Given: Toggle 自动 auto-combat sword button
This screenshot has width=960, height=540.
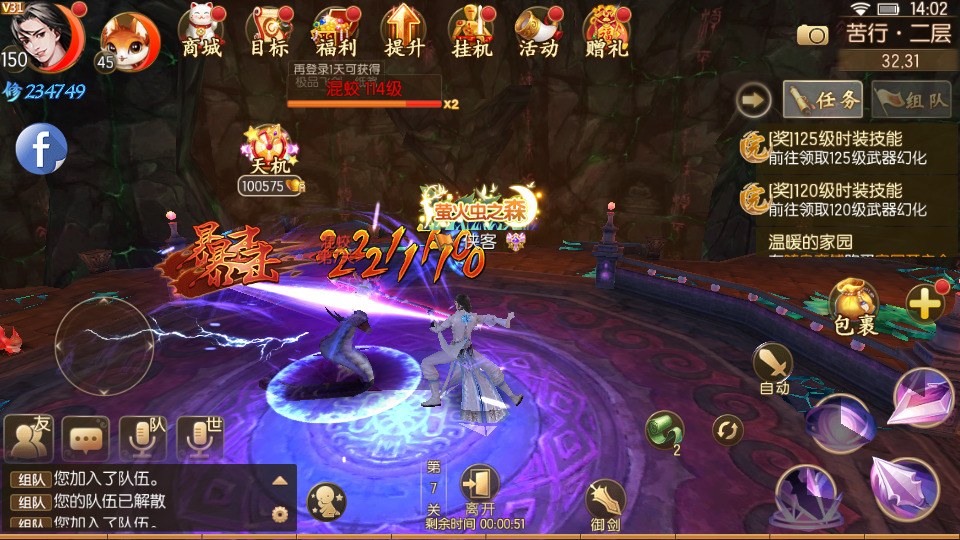Looking at the screenshot, I should point(773,366).
